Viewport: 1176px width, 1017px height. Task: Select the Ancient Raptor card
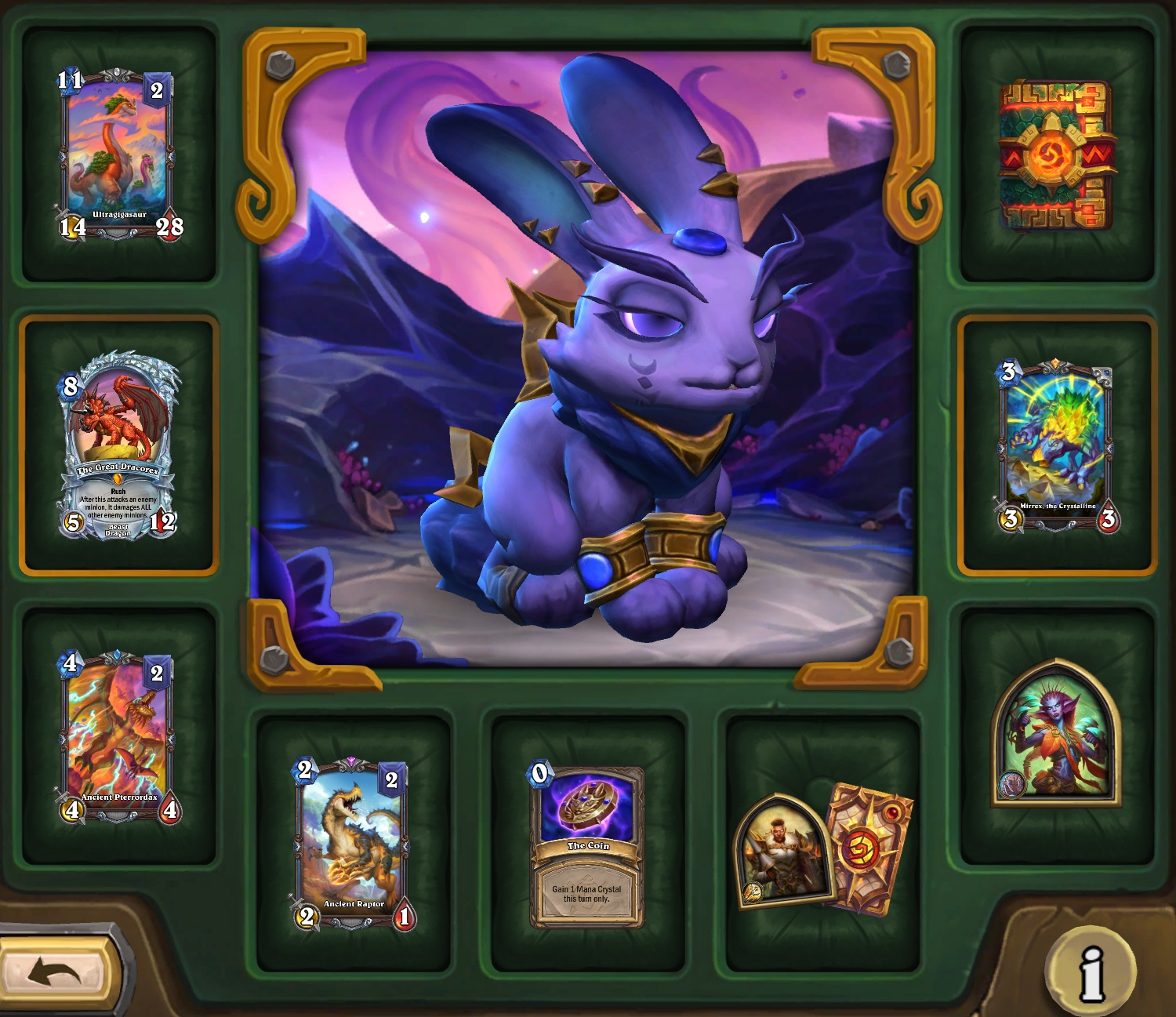coord(354,844)
